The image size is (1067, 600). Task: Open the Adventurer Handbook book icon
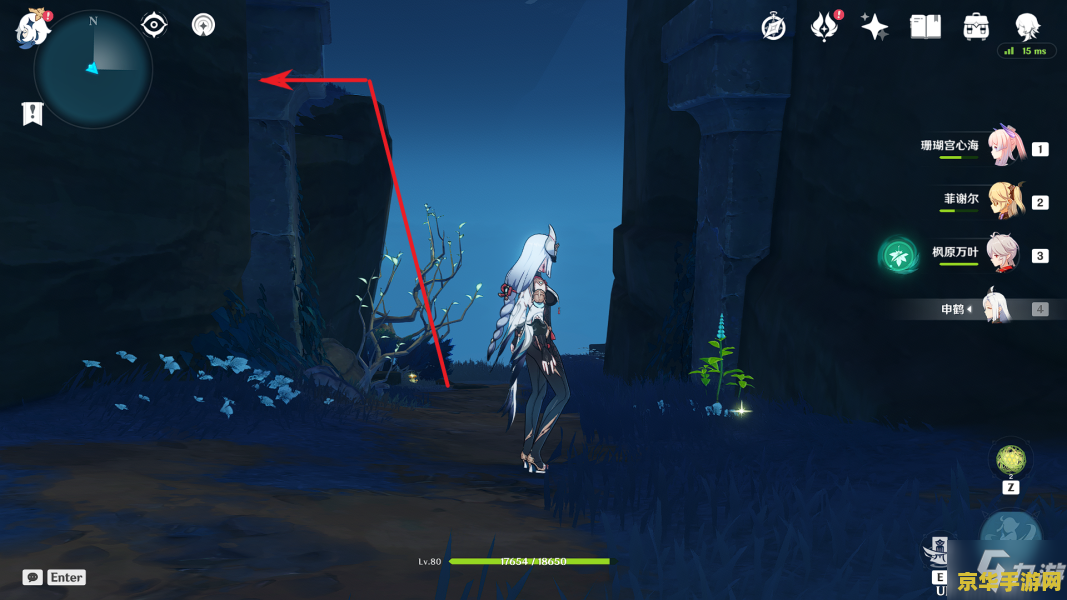click(x=925, y=27)
